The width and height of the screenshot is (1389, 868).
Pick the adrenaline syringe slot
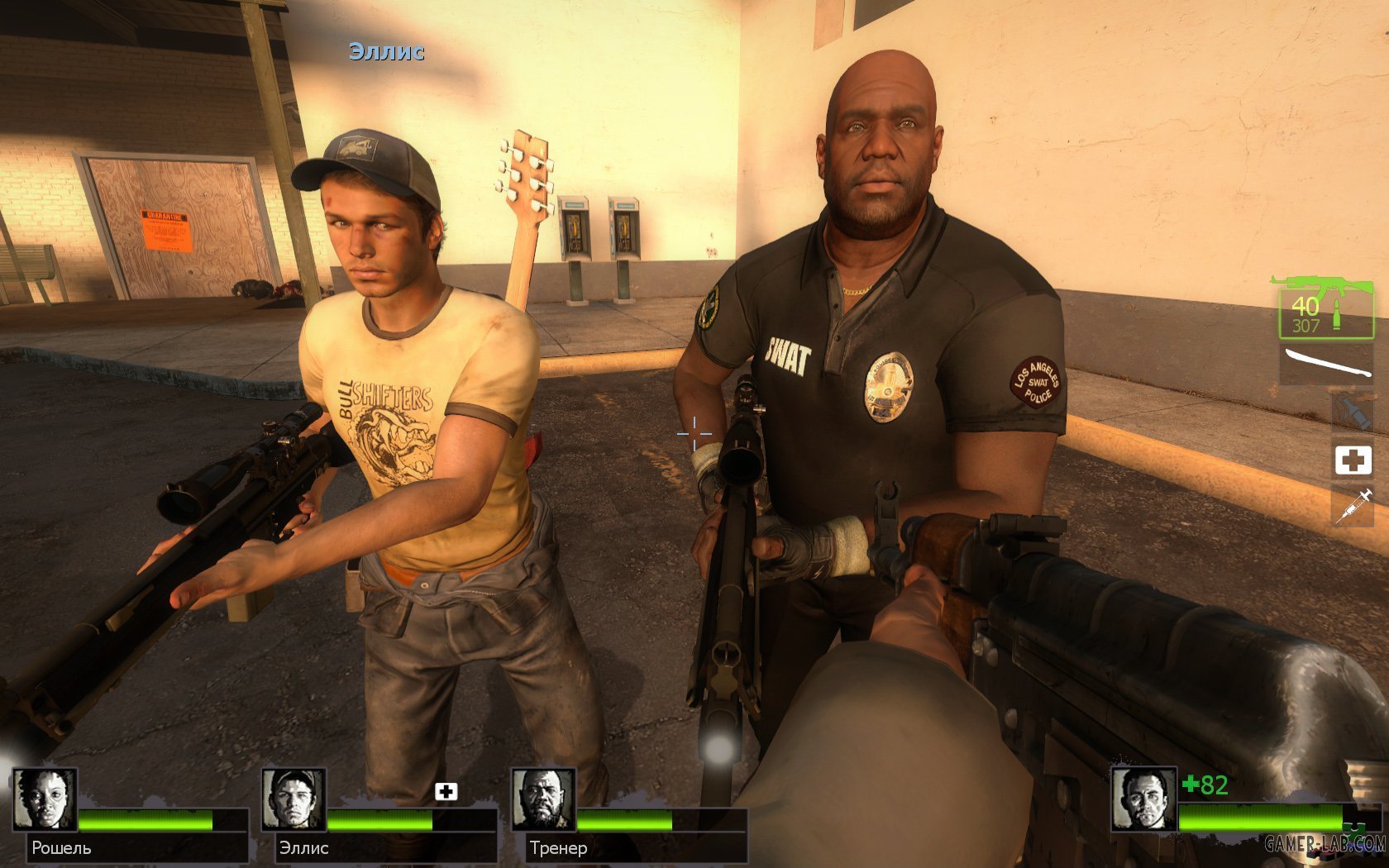point(1353,505)
